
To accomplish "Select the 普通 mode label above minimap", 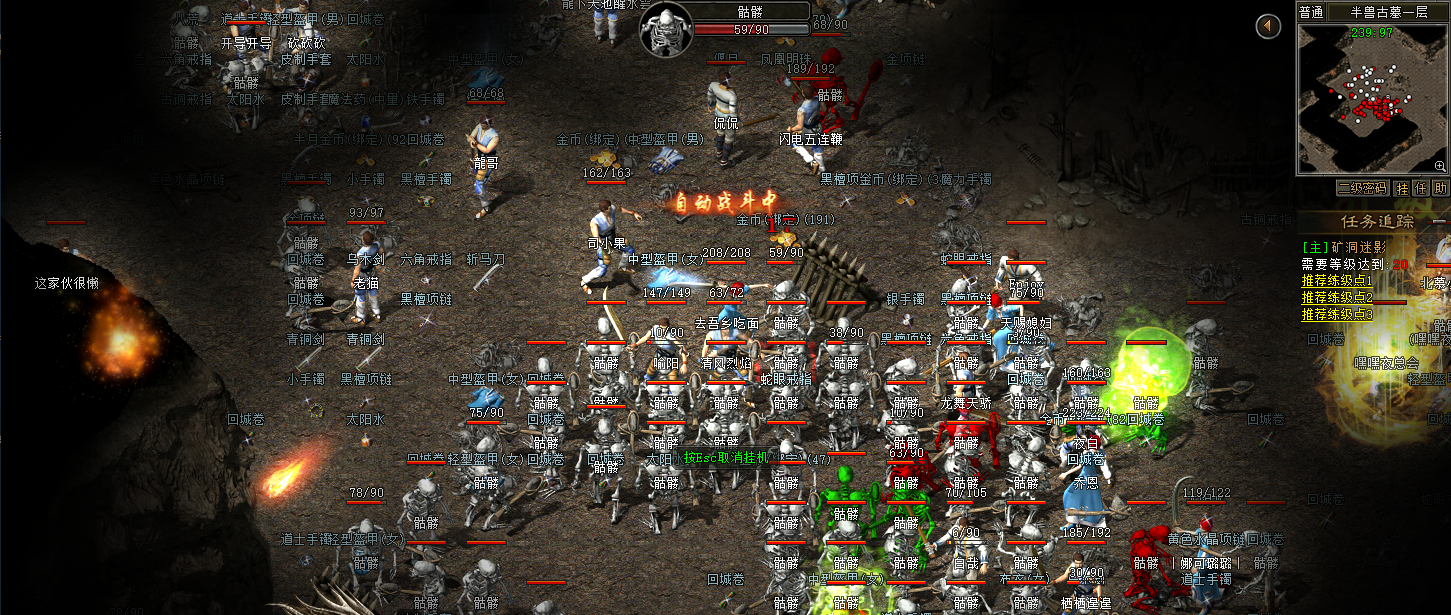I will coord(1311,12).
